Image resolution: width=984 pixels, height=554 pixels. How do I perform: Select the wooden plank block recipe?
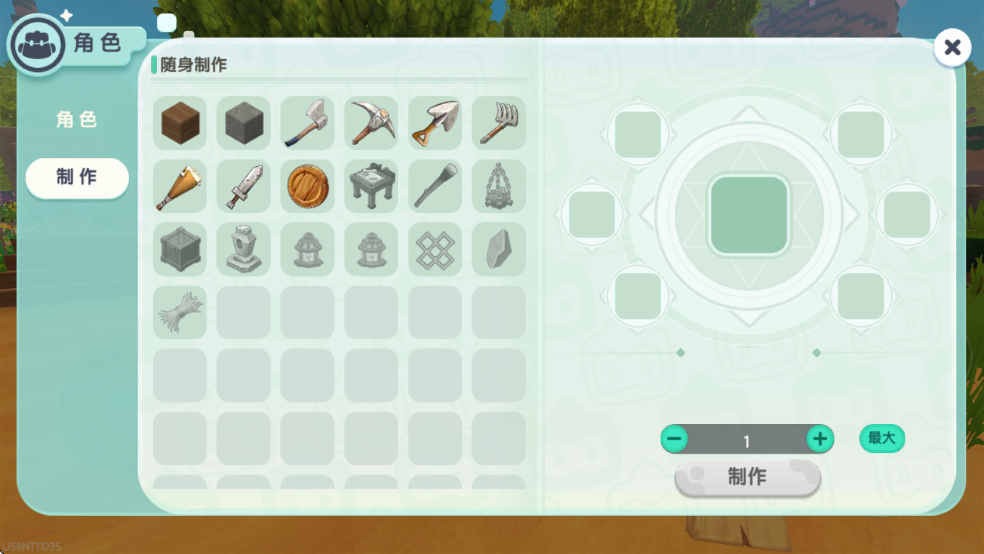pyautogui.click(x=180, y=123)
